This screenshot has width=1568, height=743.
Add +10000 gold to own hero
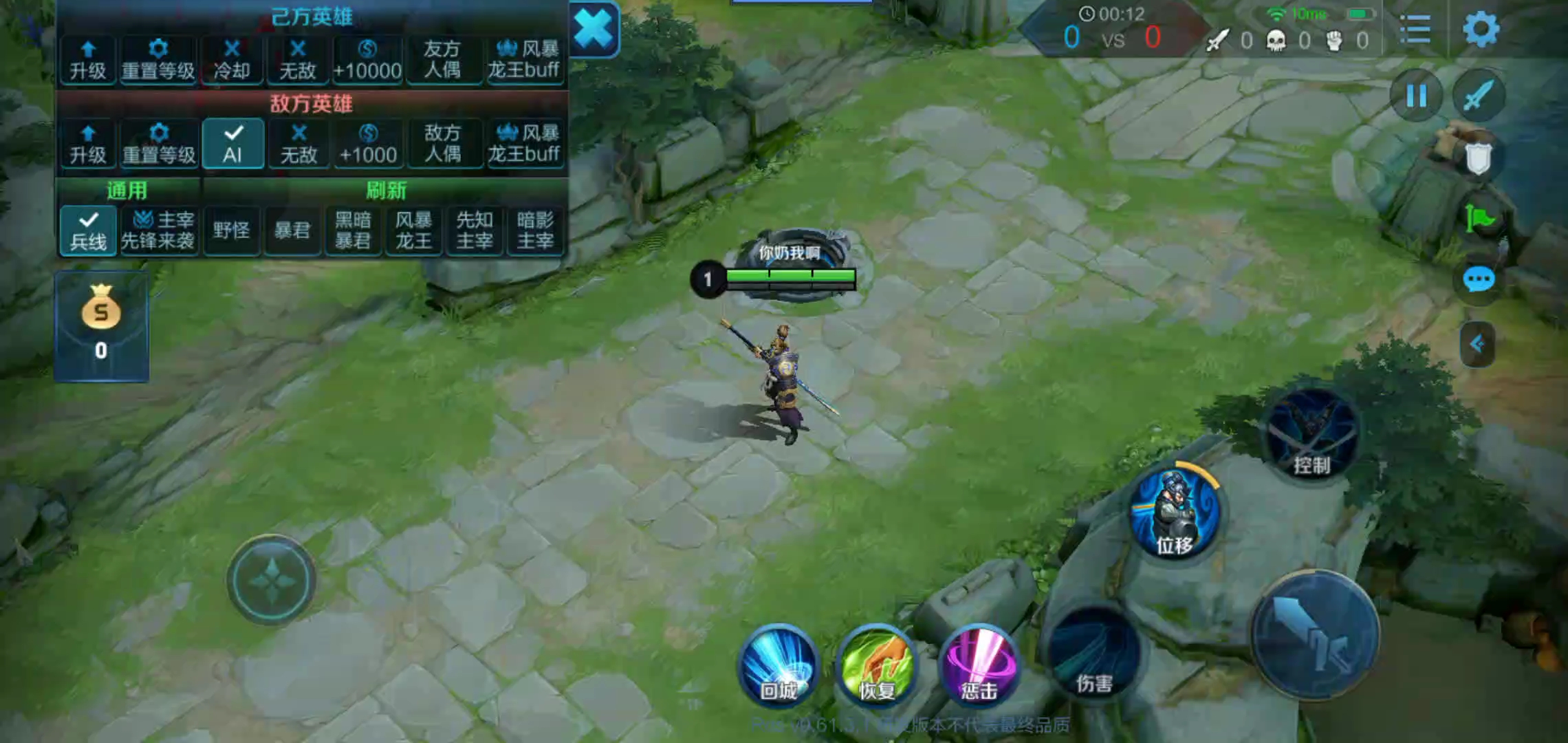367,60
